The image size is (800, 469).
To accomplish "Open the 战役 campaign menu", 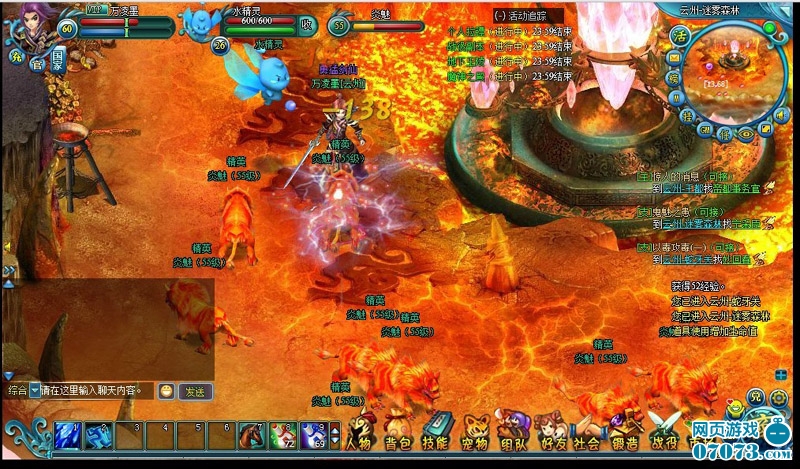I will coord(664,436).
